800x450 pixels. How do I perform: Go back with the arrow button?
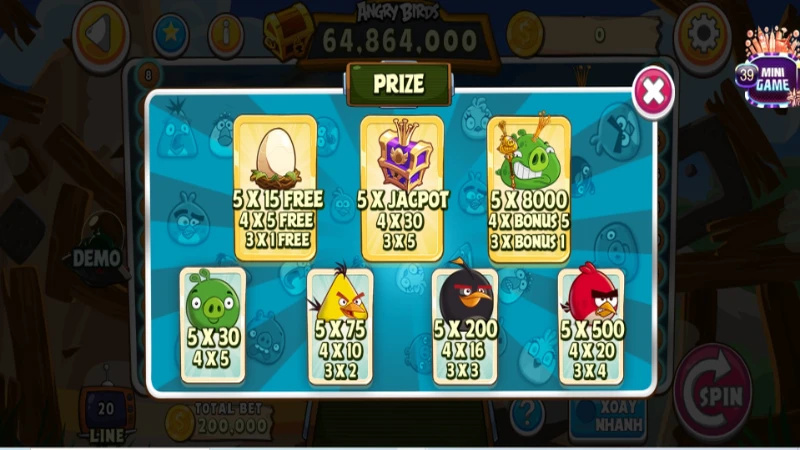102,33
